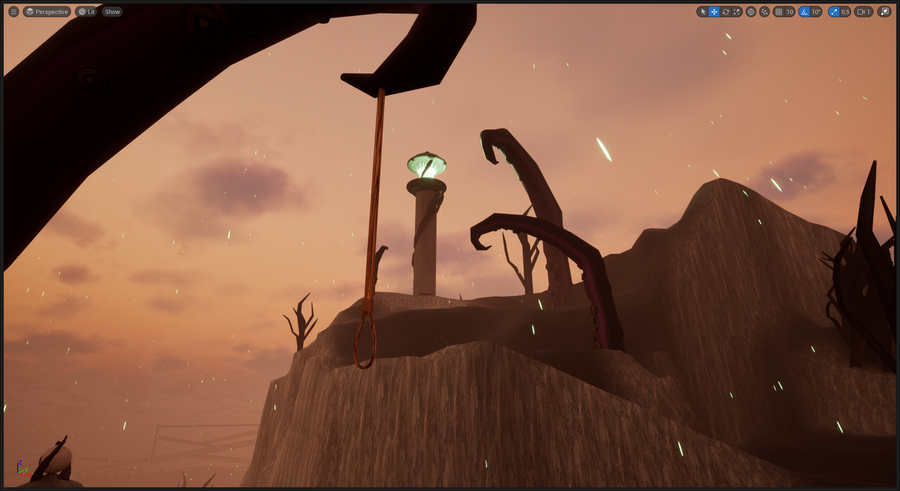Toggle rotation angle snapping icon
Screen dimensions: 900x491
tap(804, 12)
